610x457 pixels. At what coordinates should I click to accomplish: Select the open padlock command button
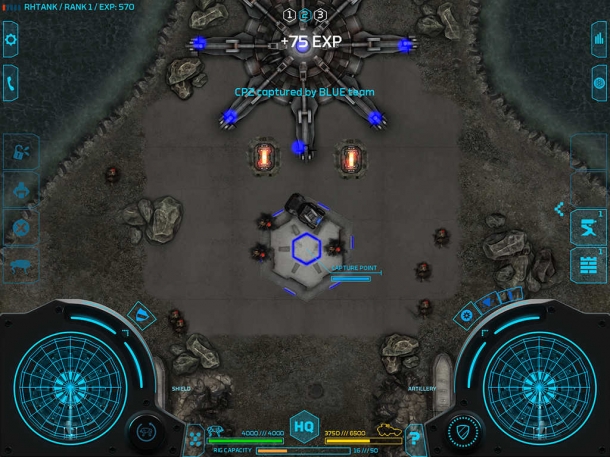[20, 153]
